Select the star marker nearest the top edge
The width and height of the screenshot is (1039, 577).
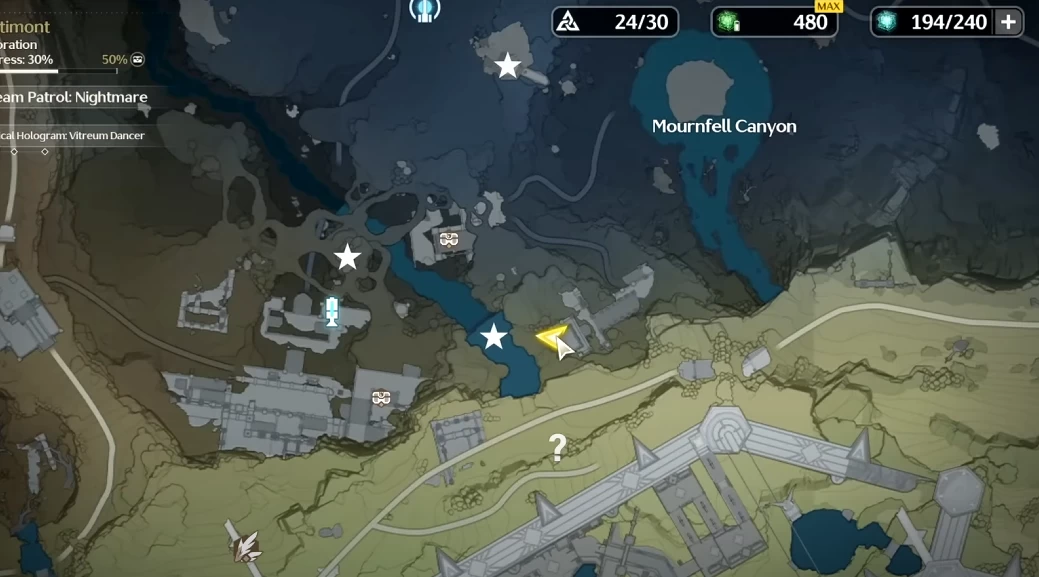(x=508, y=66)
